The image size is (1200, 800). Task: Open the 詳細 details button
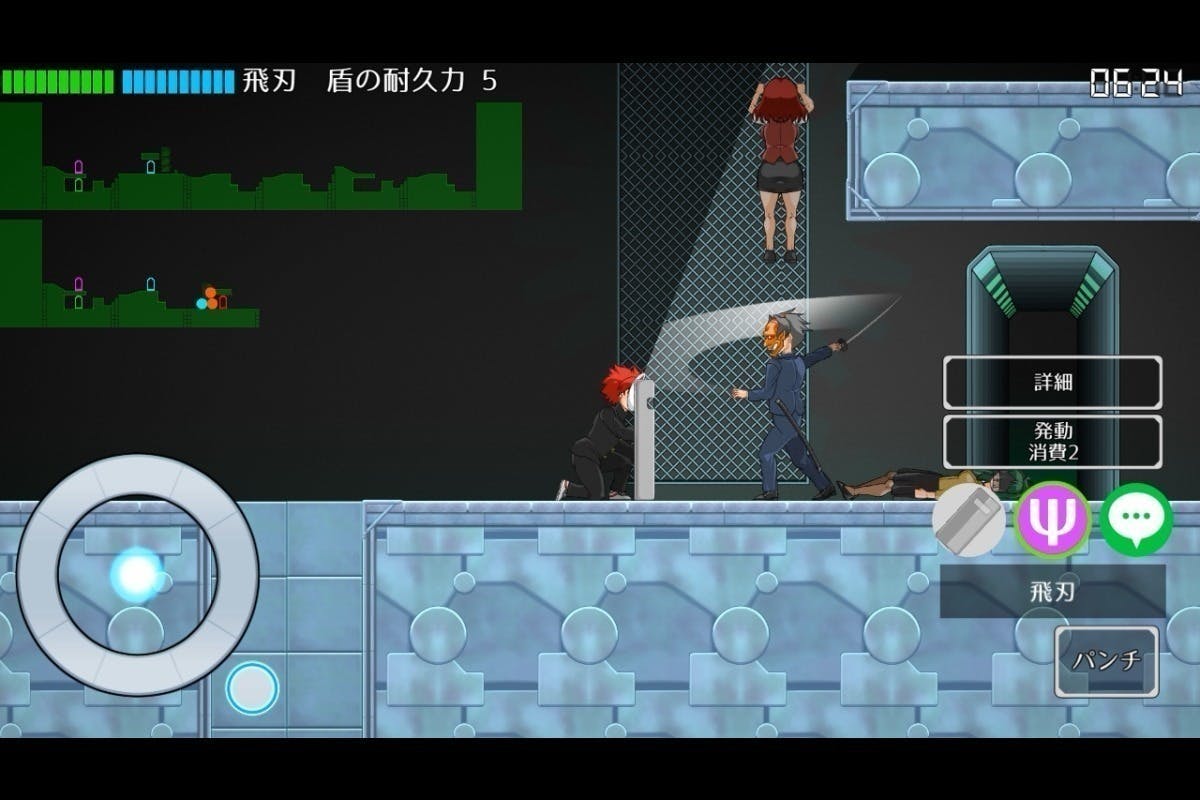(1052, 382)
